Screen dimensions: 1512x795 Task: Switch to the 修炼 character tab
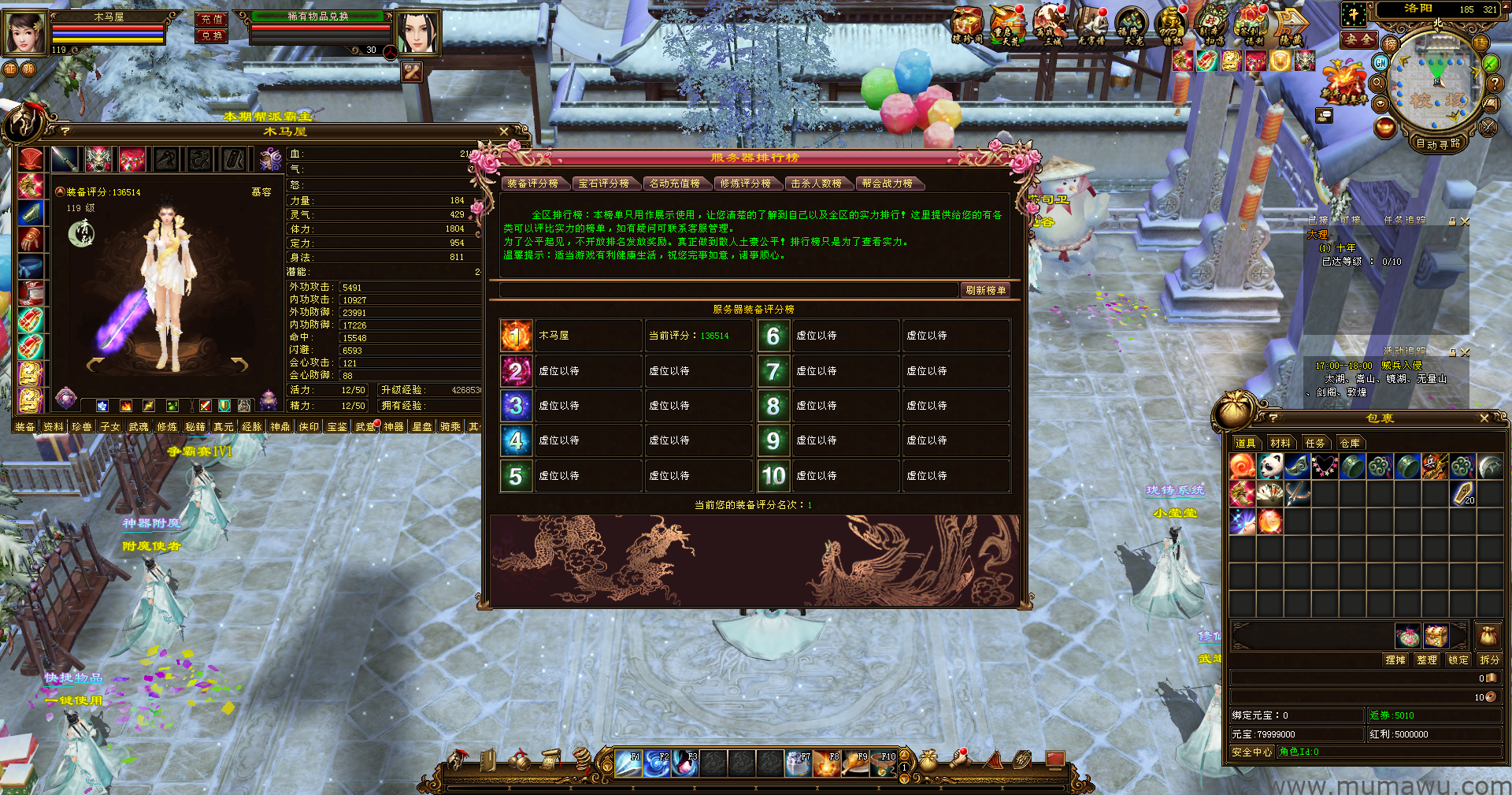click(x=166, y=427)
